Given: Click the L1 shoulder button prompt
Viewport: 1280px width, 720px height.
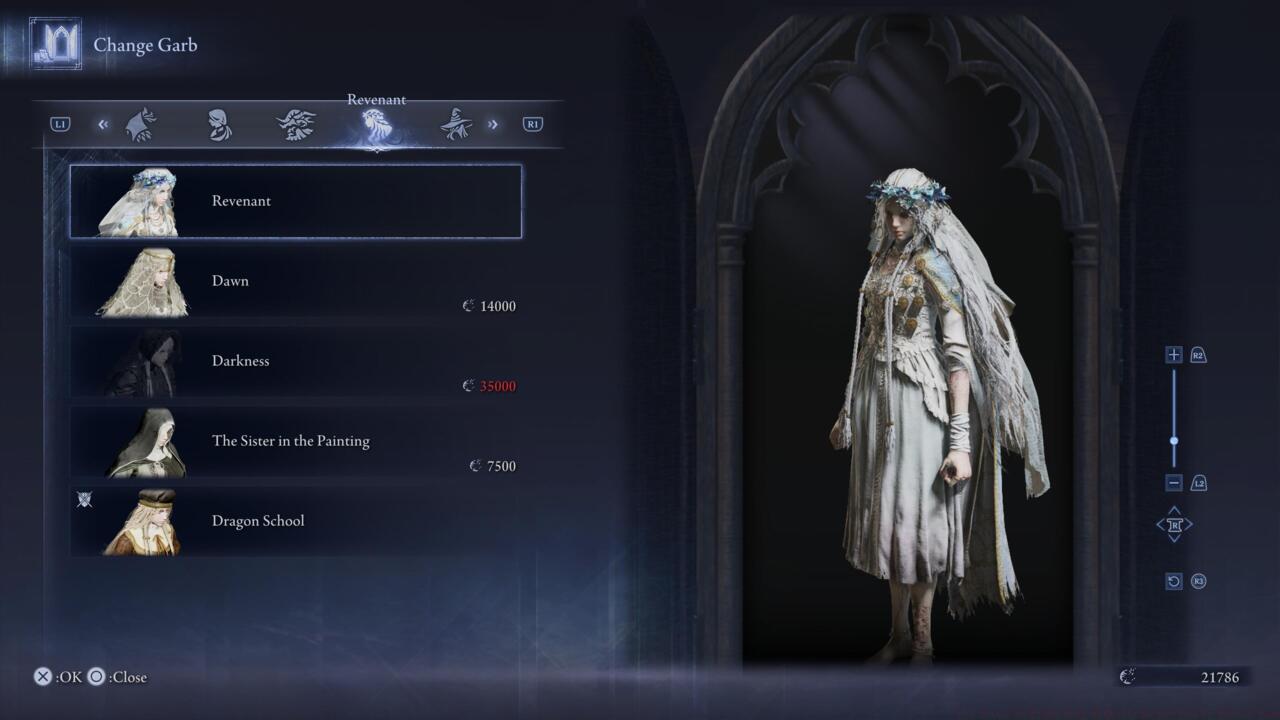Looking at the screenshot, I should (61, 123).
